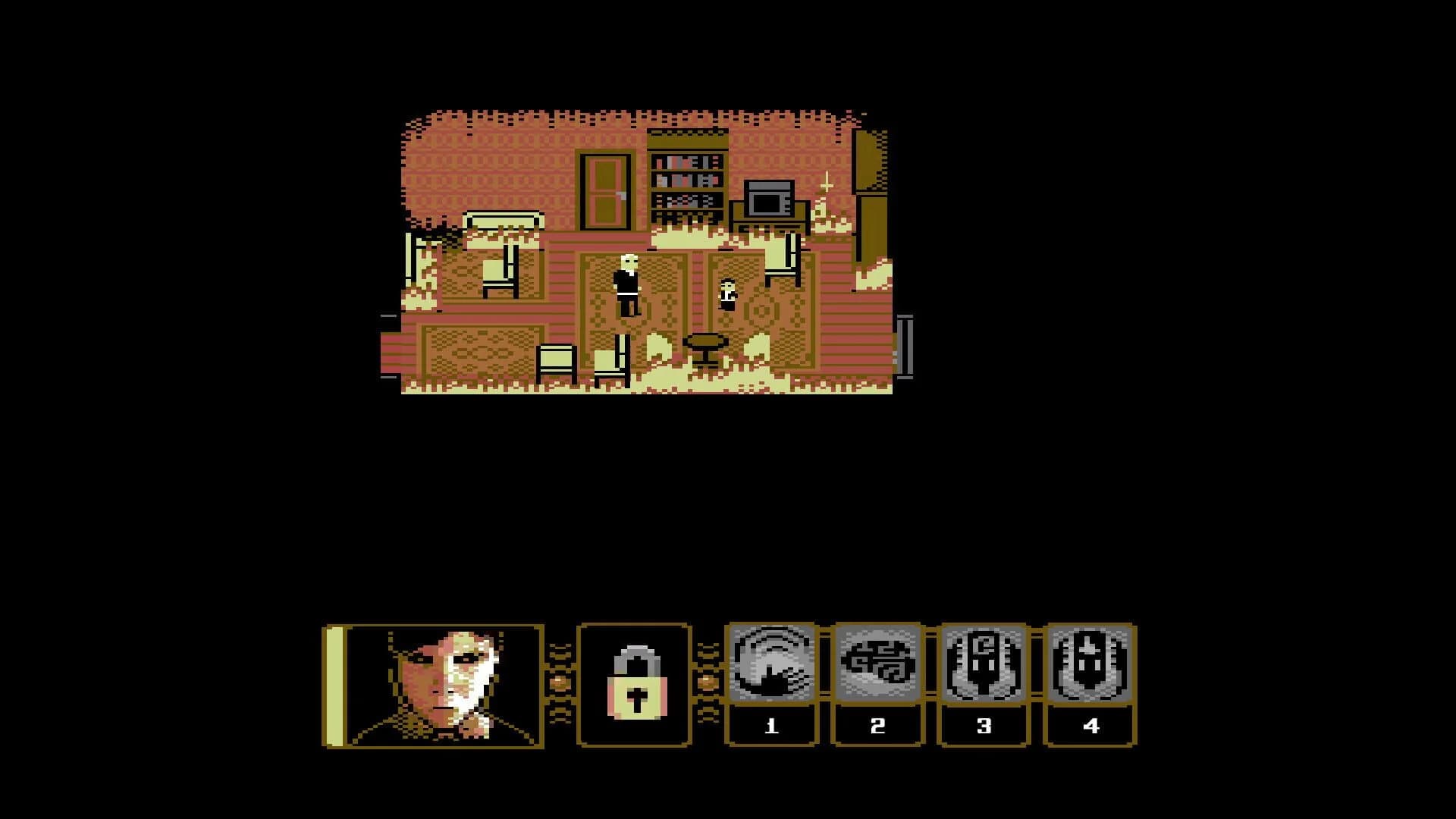Click the number 4 label tab
Screen dimensions: 1456x819
click(x=1090, y=724)
